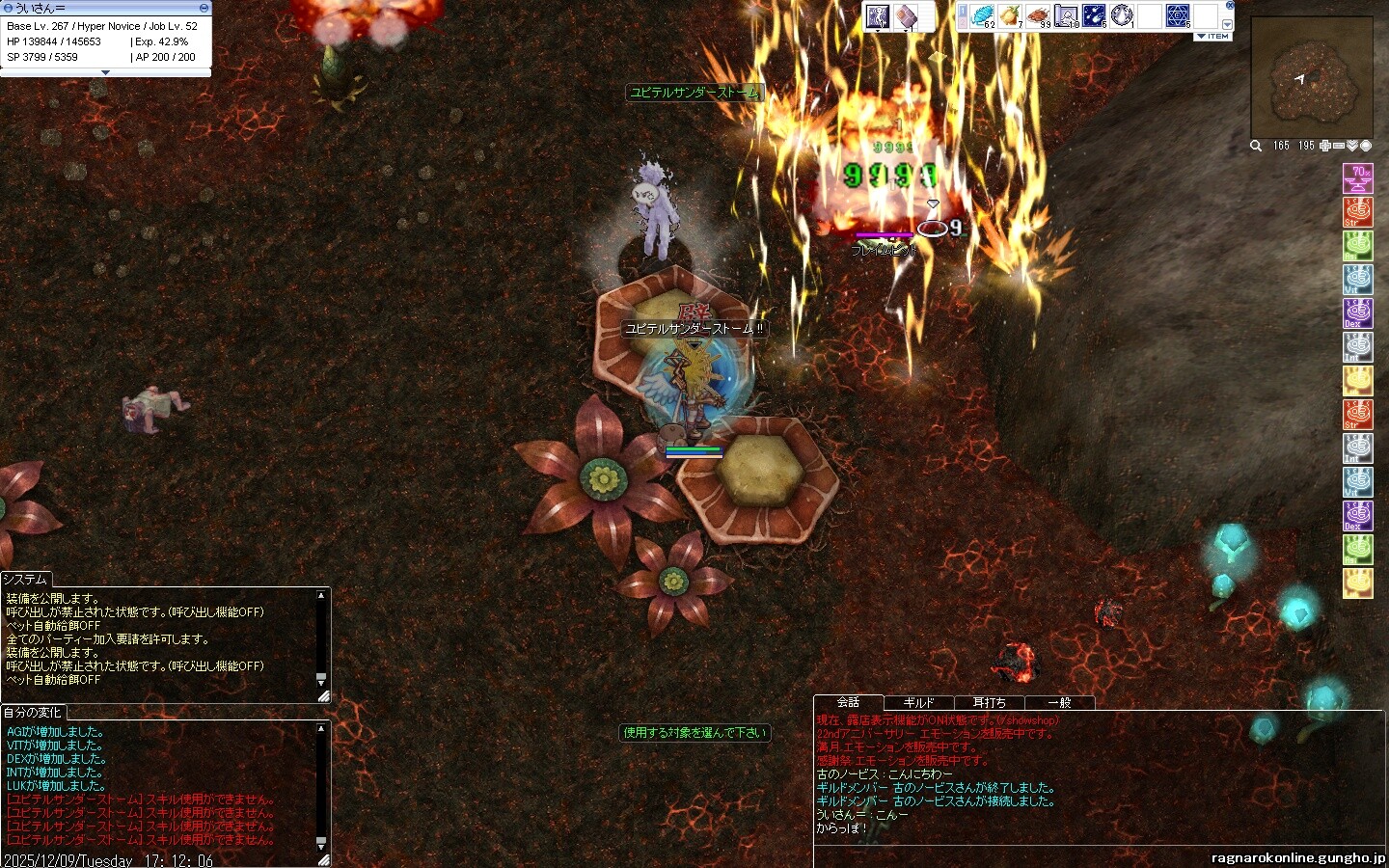
Task: Click the magnifier icon below the minimap
Action: (x=1256, y=146)
